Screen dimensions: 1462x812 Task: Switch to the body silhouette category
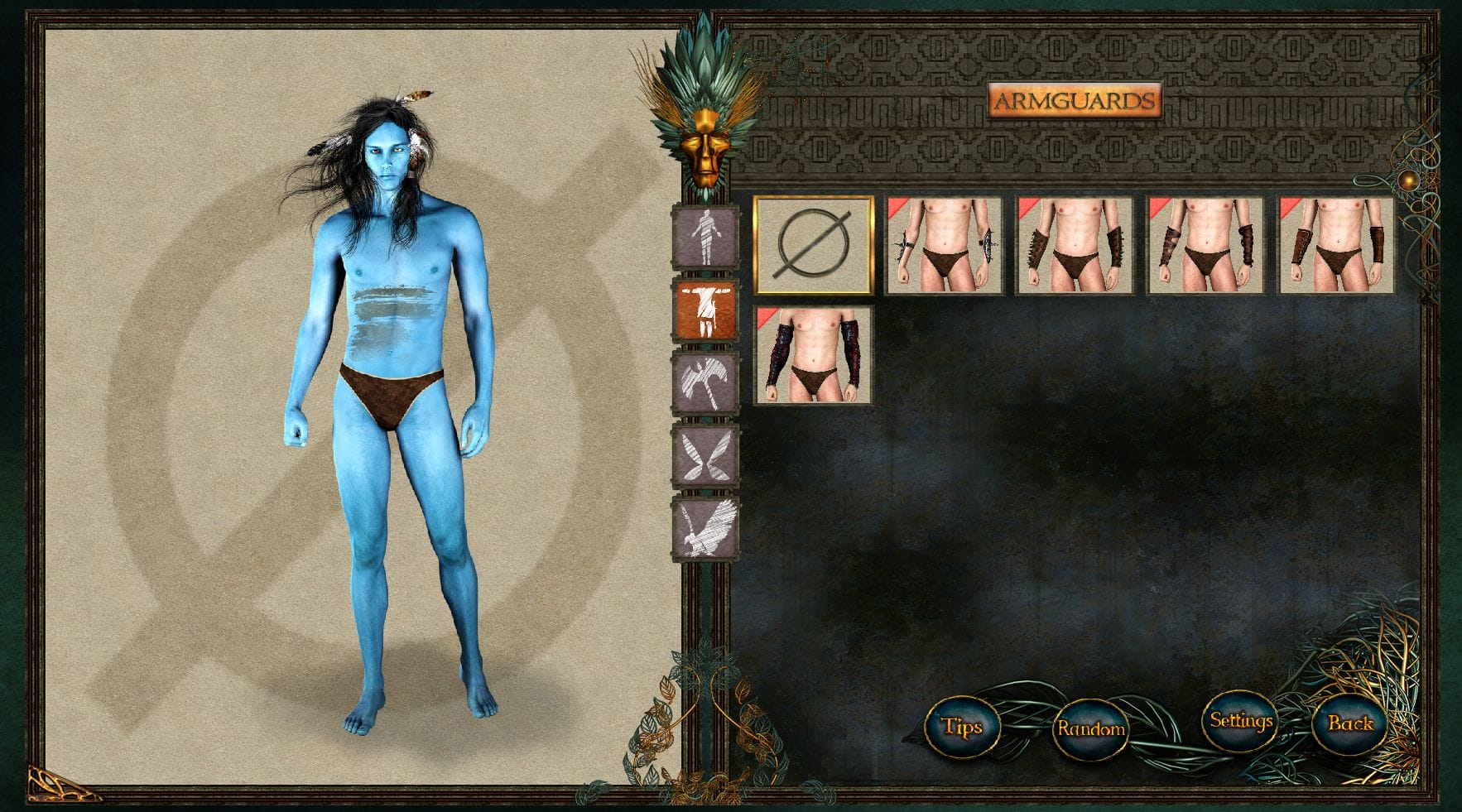pos(705,237)
